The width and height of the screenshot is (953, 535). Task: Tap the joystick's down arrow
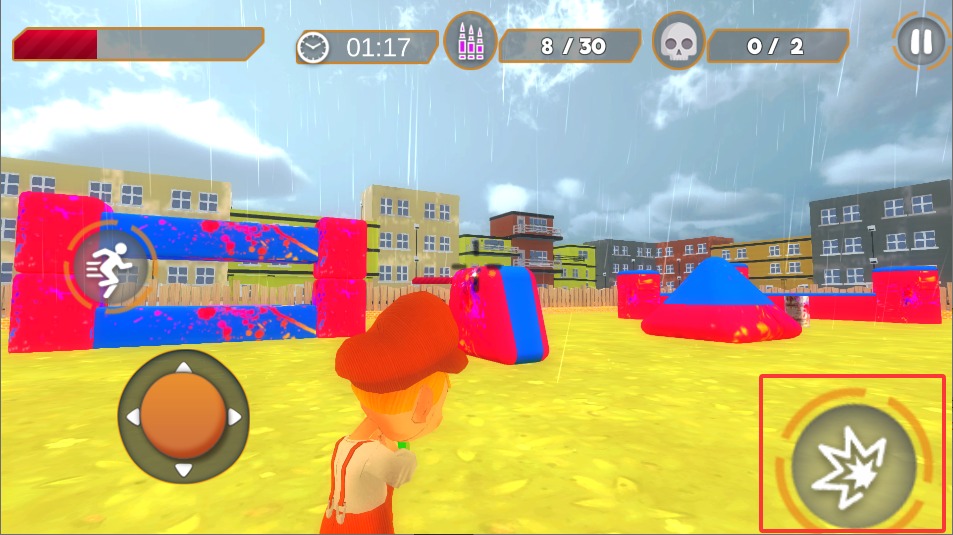click(183, 469)
